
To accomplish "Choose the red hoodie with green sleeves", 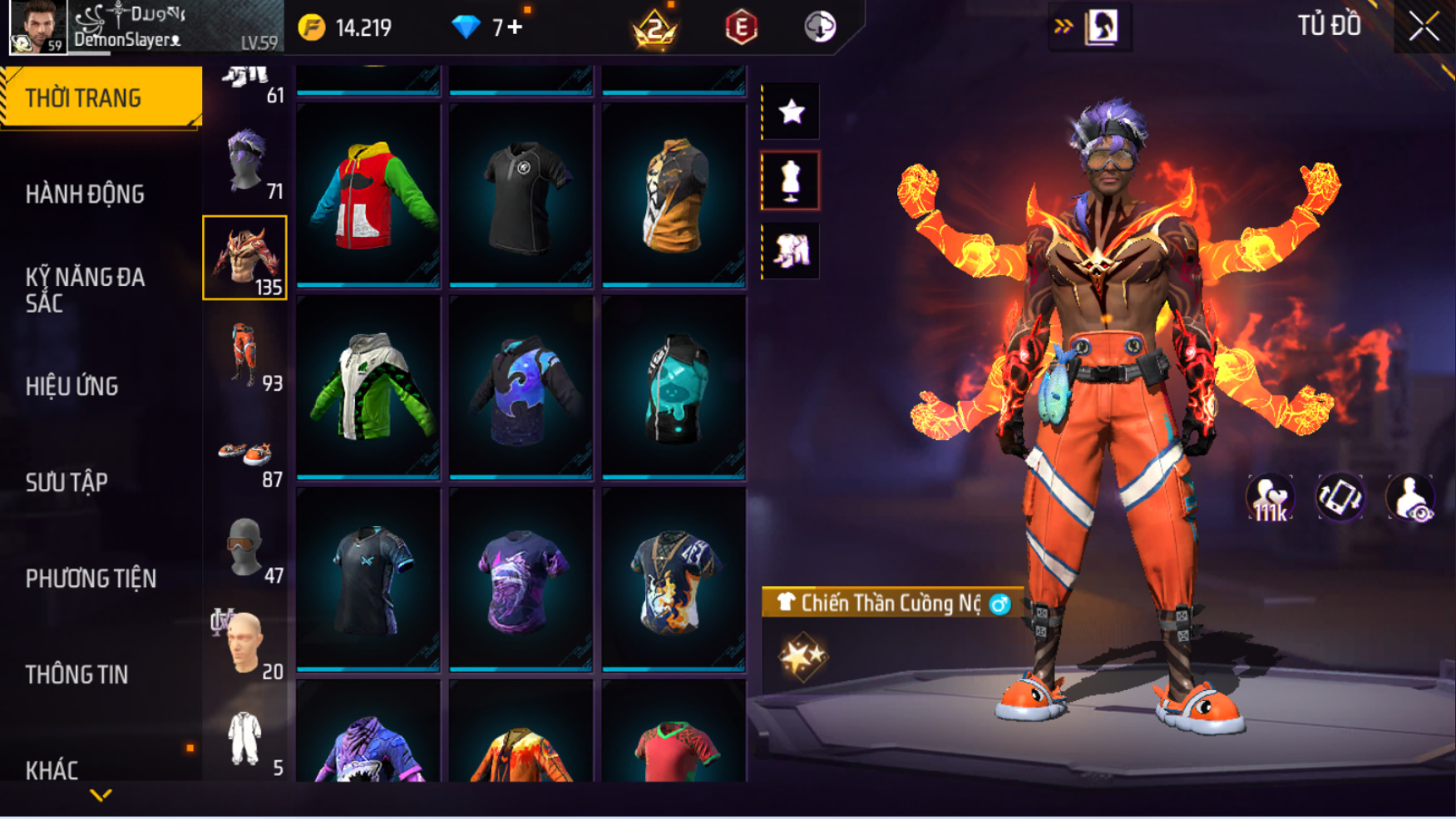I will pyautogui.click(x=368, y=195).
